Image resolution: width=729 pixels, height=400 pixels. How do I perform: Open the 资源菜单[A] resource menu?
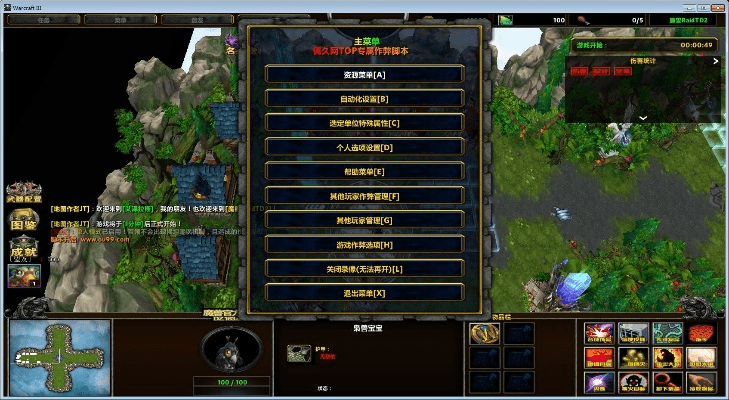364,74
